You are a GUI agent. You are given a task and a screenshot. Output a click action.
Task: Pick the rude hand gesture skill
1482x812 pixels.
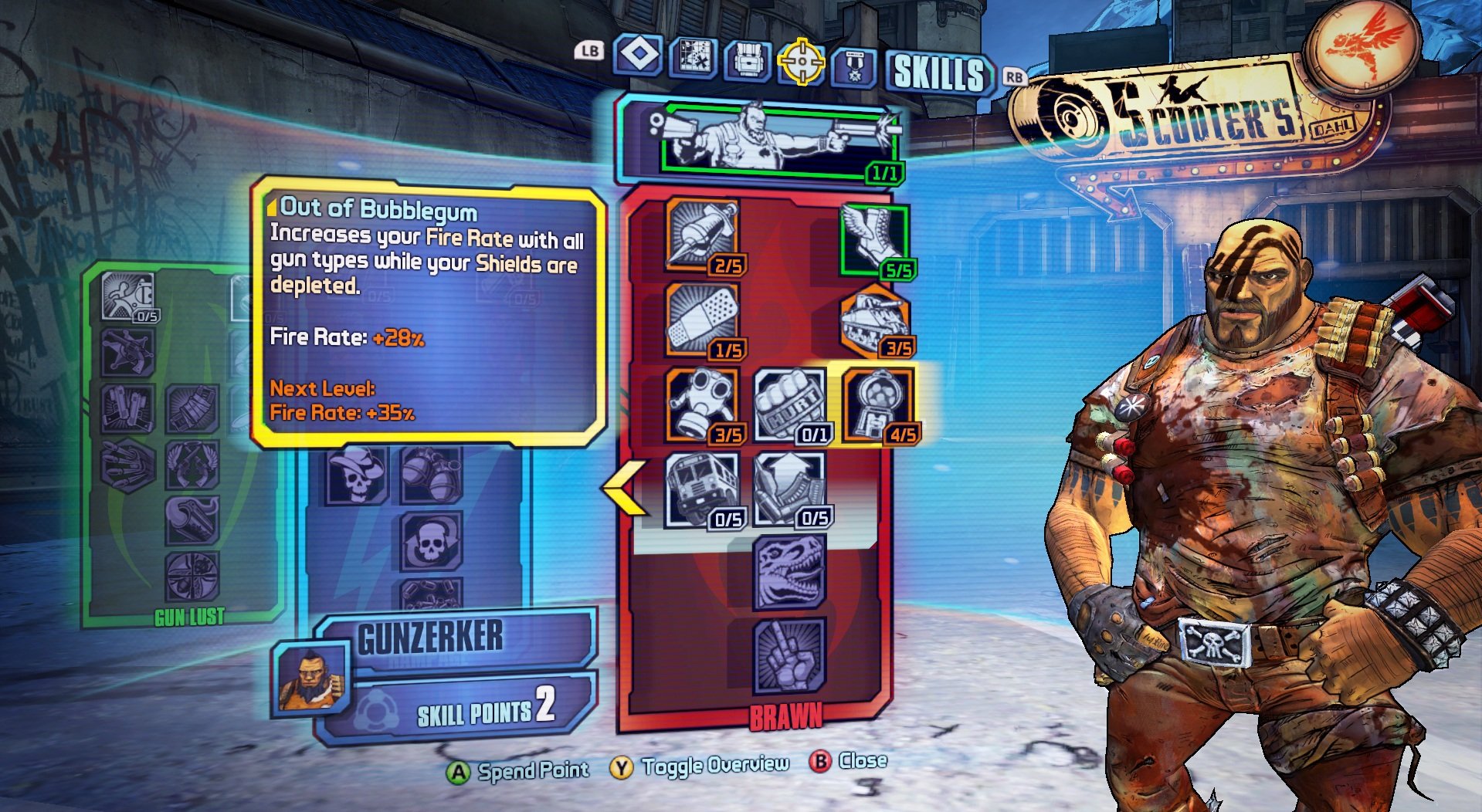(789, 656)
